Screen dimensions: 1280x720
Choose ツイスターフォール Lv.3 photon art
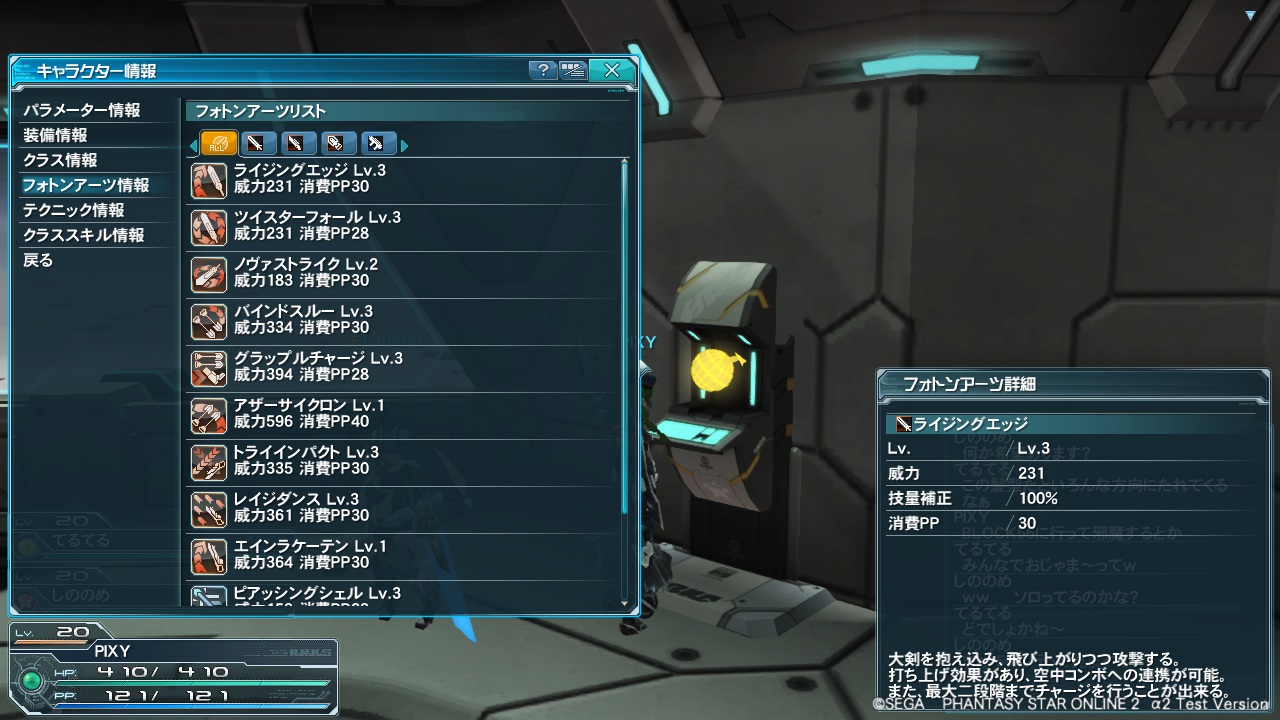pos(400,226)
